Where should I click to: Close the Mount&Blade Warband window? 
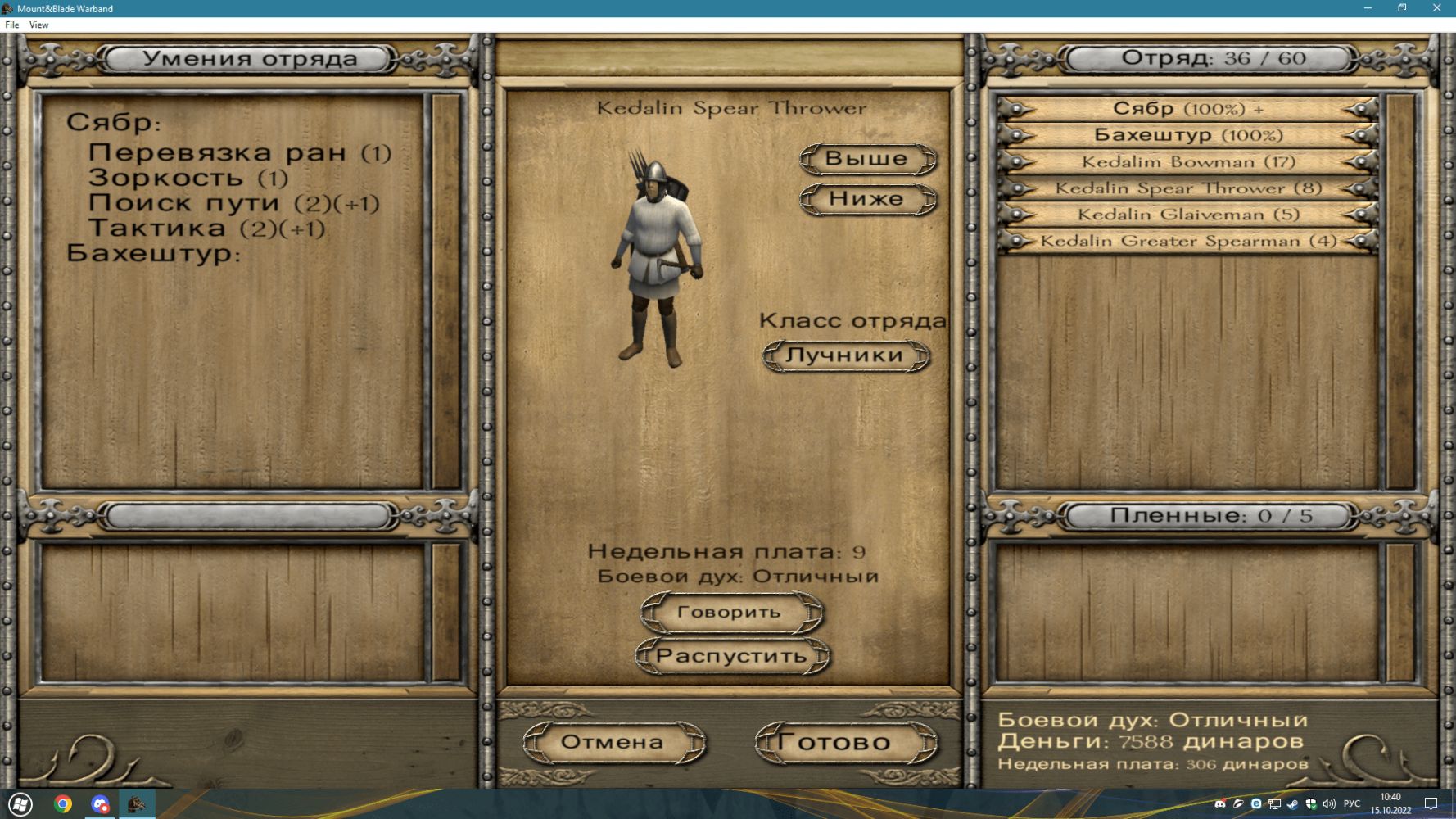point(1436,8)
